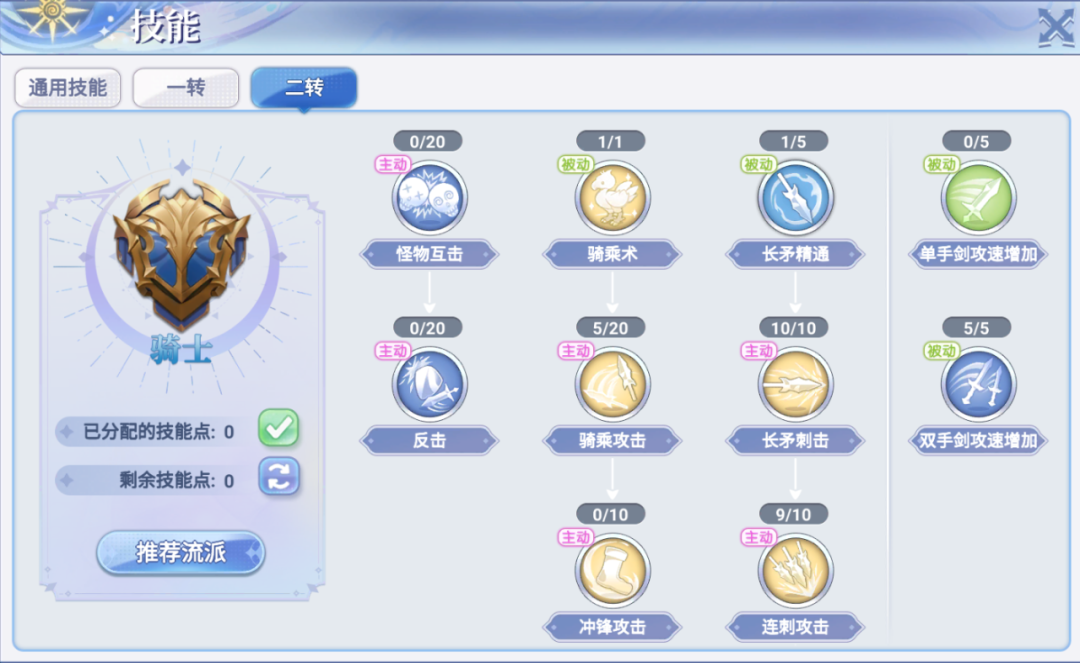
Task: Choose the 双手剑攻速增加 passive skill
Action: click(x=978, y=384)
